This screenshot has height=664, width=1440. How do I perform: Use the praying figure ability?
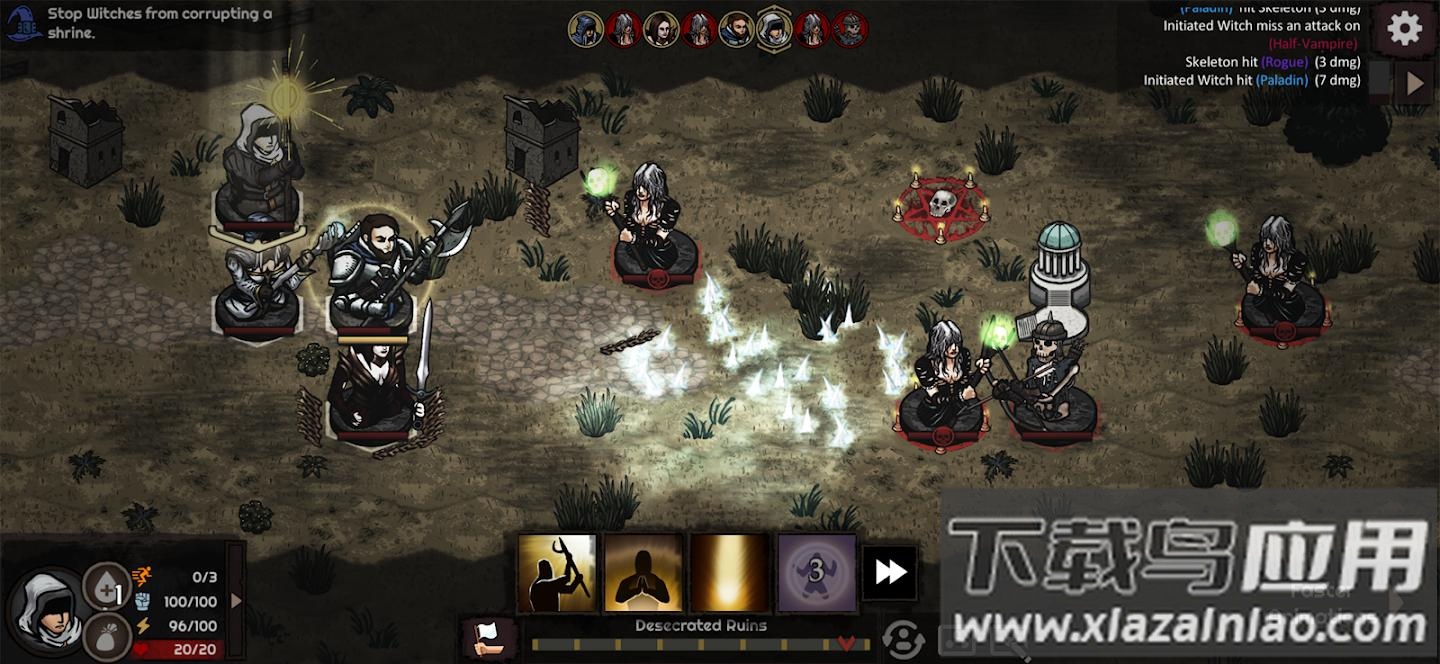(643, 572)
